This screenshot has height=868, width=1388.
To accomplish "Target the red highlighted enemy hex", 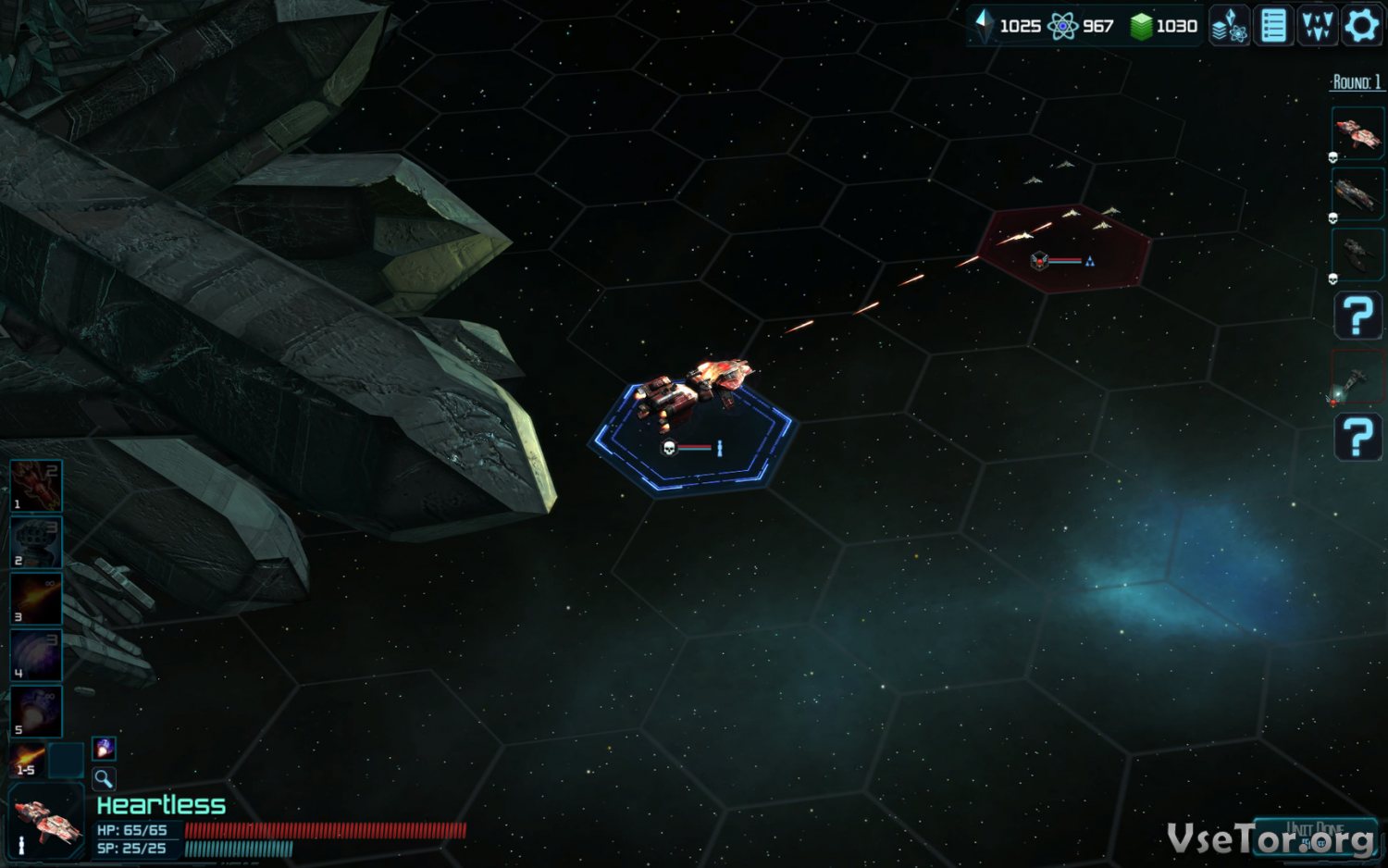I will point(1064,248).
